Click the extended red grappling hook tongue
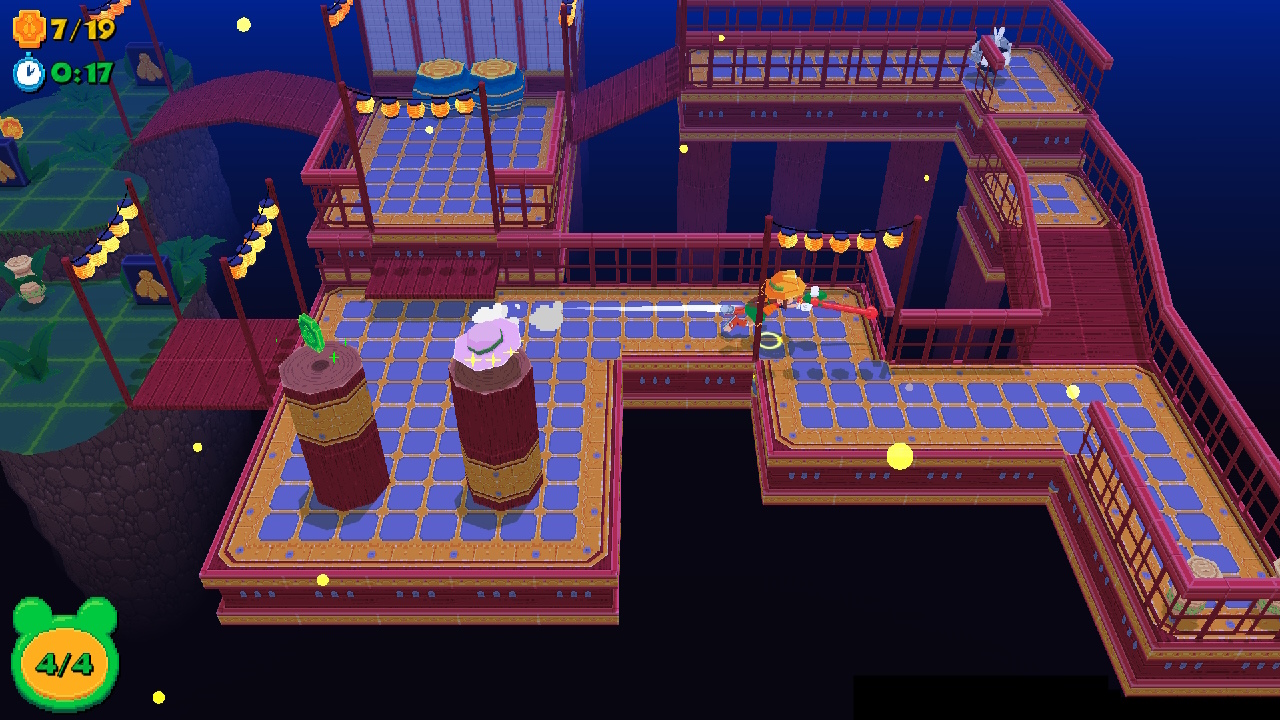The image size is (1280, 720). pyautogui.click(x=850, y=310)
